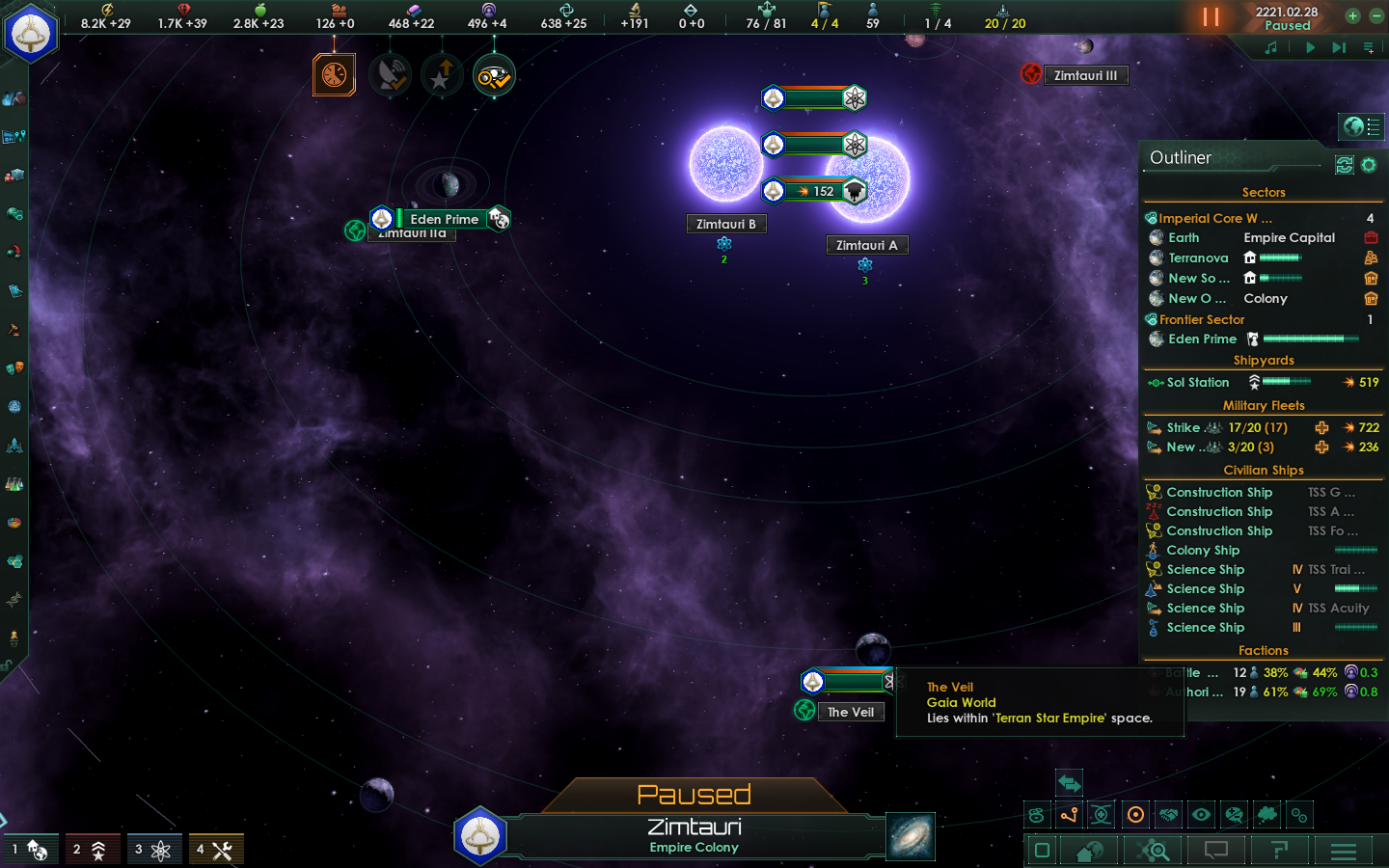Select hotkey tab 4 with the wrench icon
The height and width of the screenshot is (868, 1389).
point(216,849)
